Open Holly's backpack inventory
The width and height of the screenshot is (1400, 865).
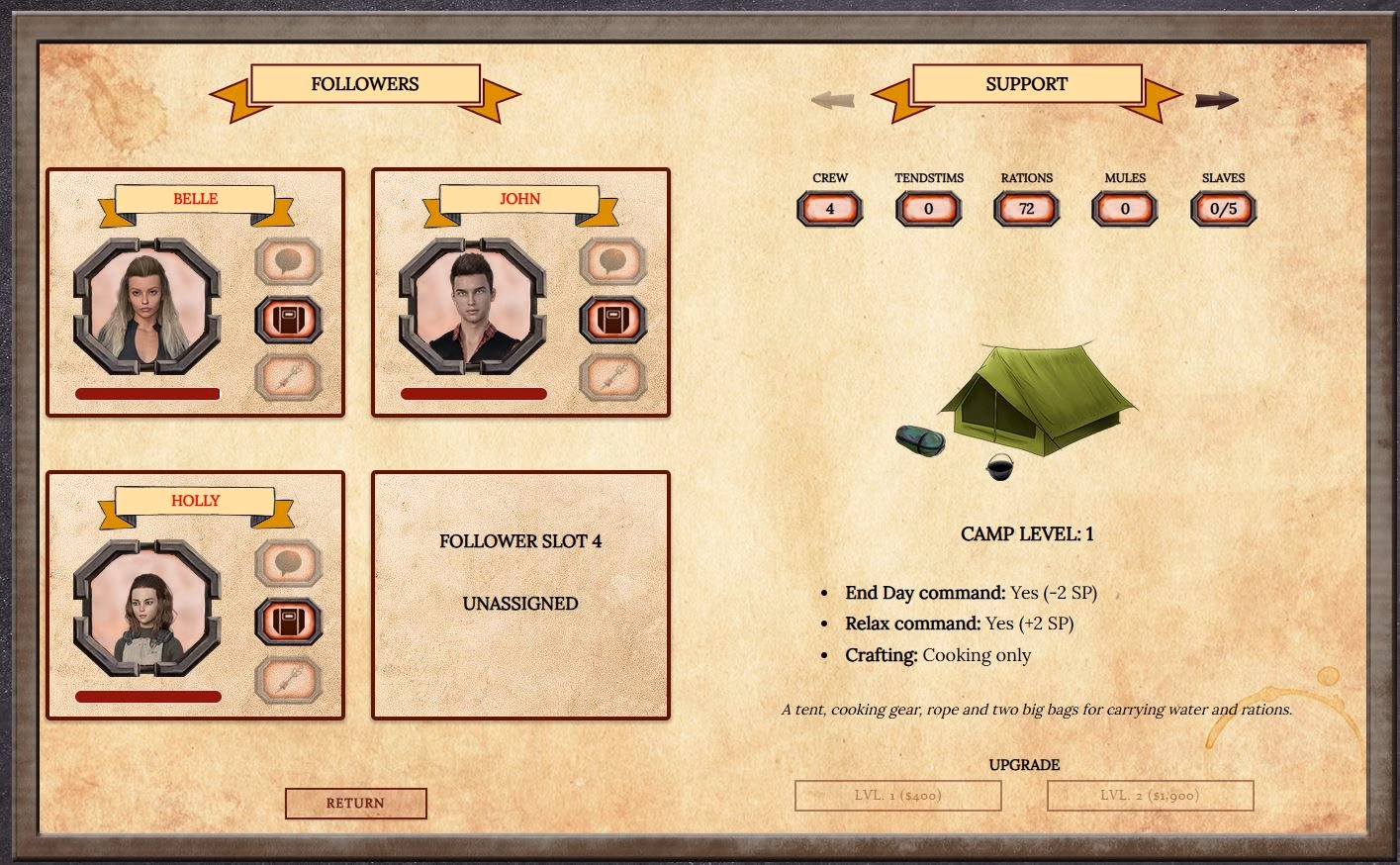coord(289,622)
